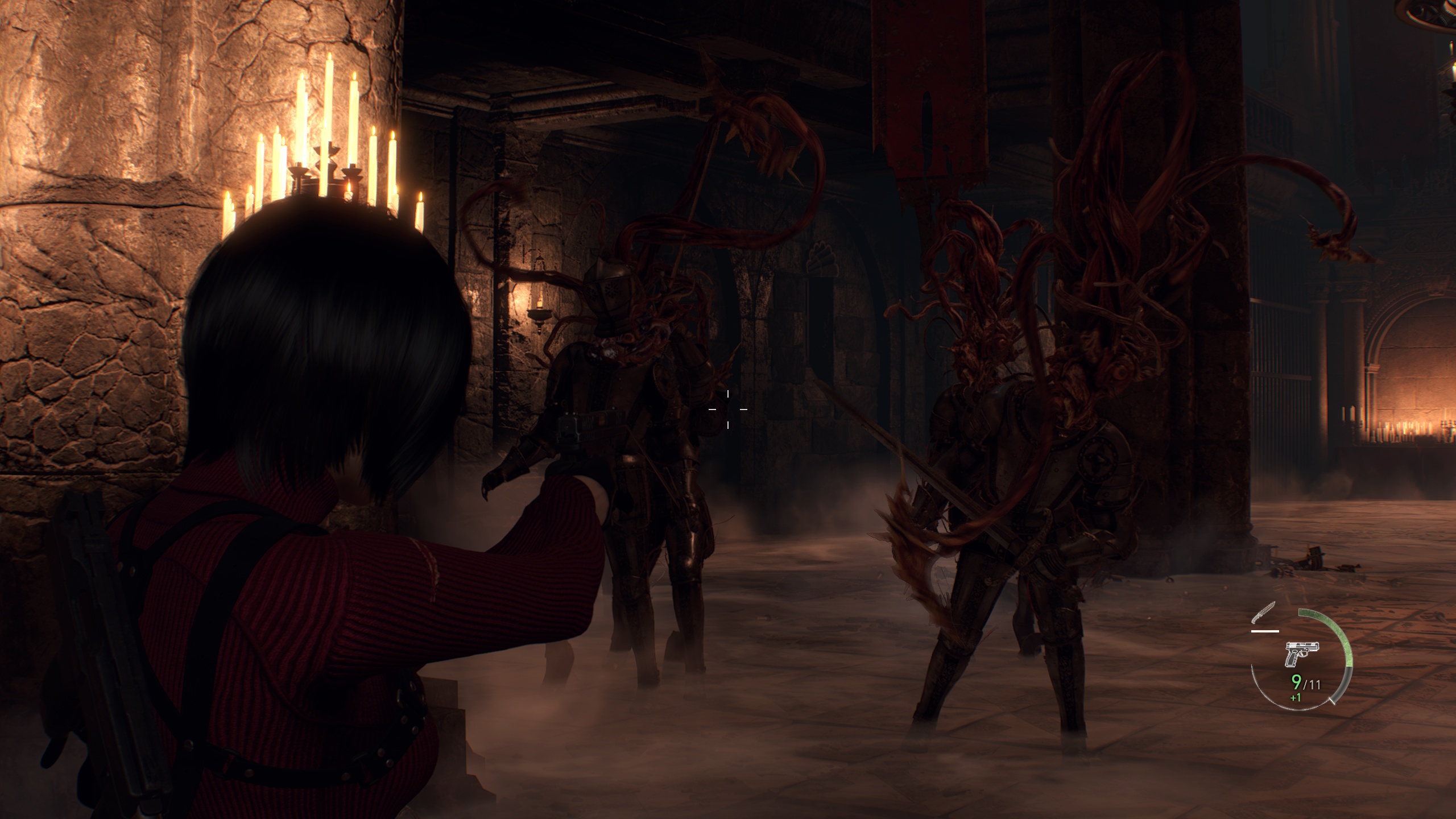Click the green ammo count 9/11
Image resolution: width=1456 pixels, height=819 pixels.
[x=1306, y=682]
